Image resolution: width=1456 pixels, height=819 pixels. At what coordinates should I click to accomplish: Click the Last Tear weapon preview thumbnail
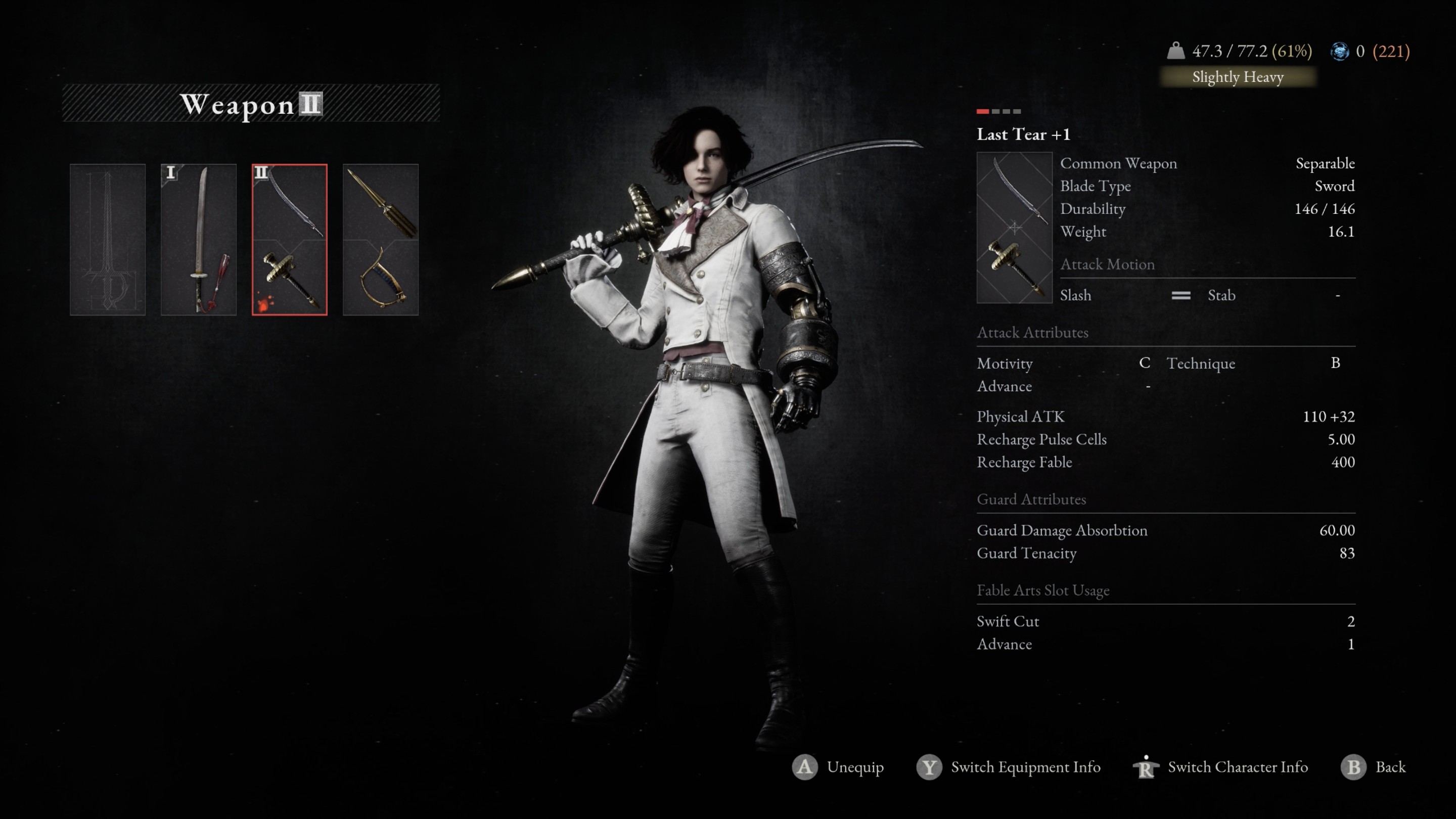(x=1014, y=227)
